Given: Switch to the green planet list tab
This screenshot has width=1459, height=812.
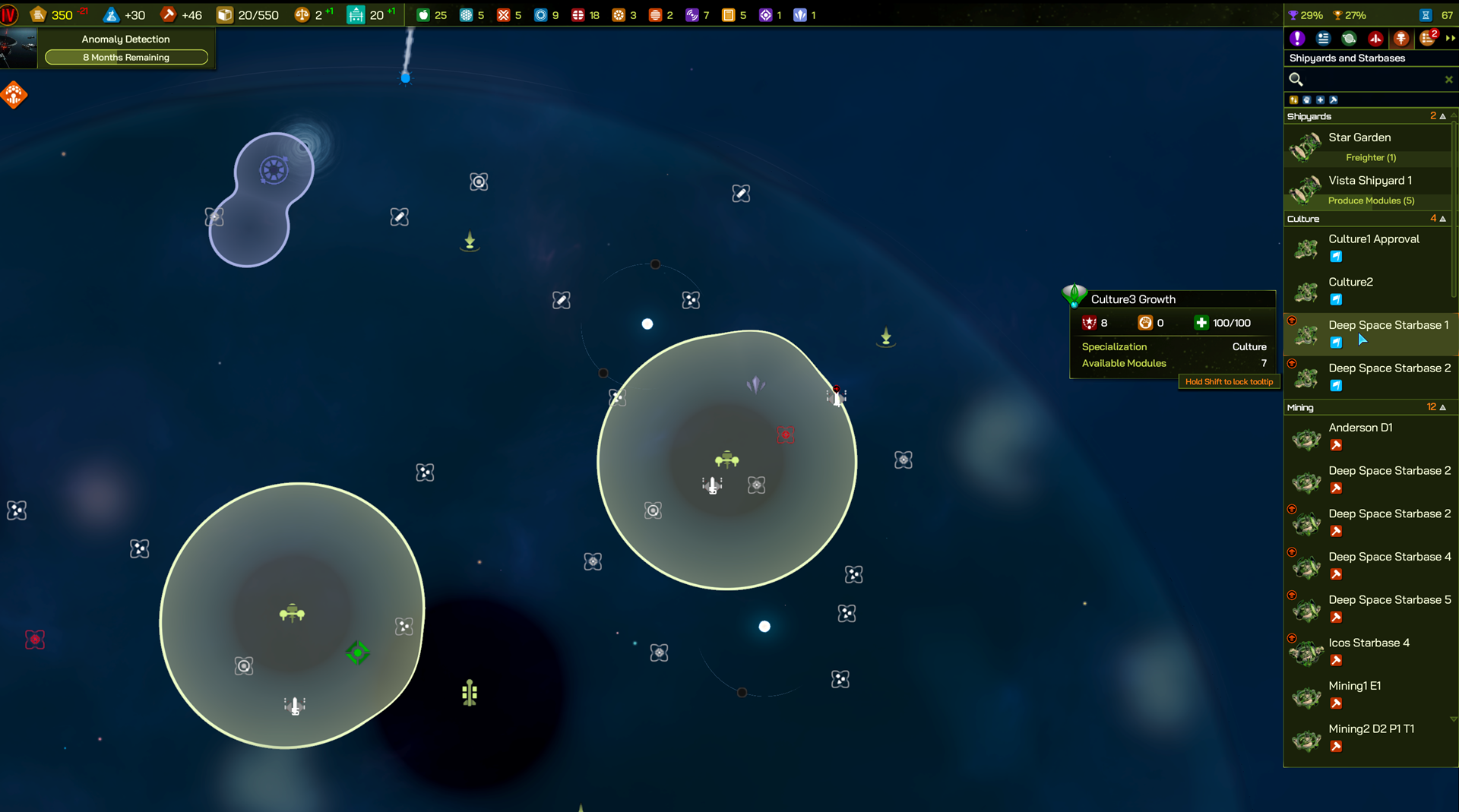Looking at the screenshot, I should pyautogui.click(x=1349, y=38).
